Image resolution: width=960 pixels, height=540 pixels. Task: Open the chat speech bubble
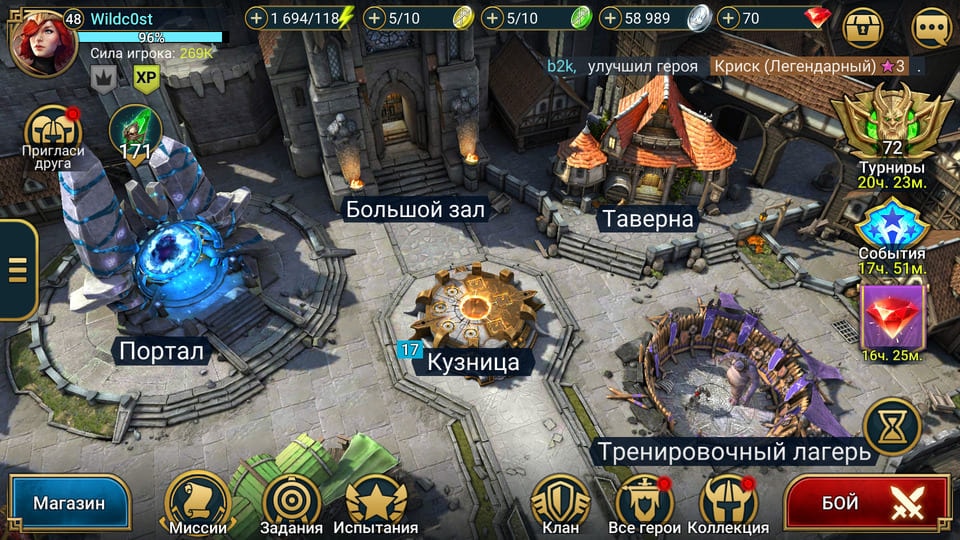(x=931, y=29)
